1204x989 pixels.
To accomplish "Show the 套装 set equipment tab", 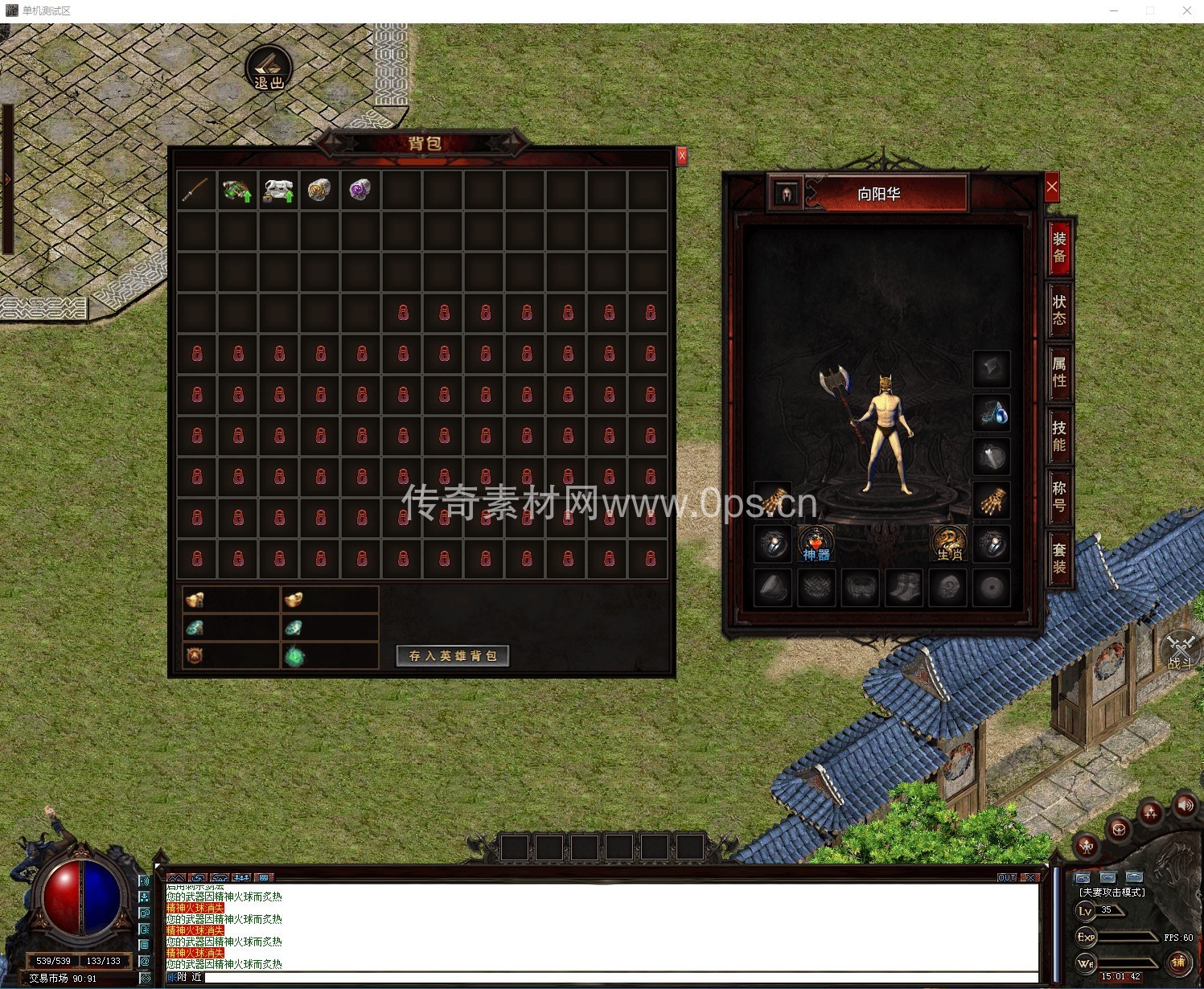I will [x=1059, y=559].
